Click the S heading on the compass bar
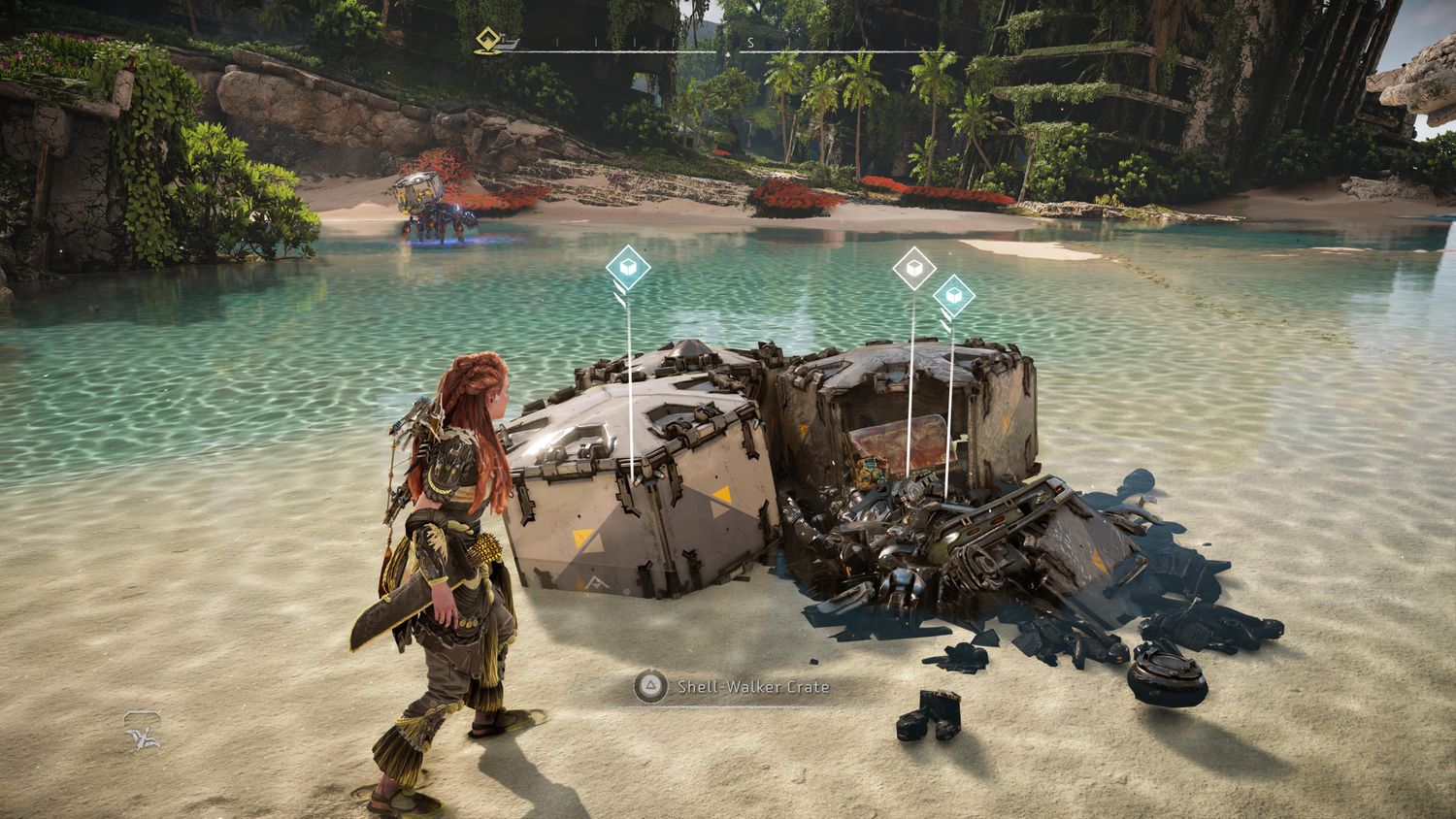Screen dimensions: 1456x819 pos(750,44)
